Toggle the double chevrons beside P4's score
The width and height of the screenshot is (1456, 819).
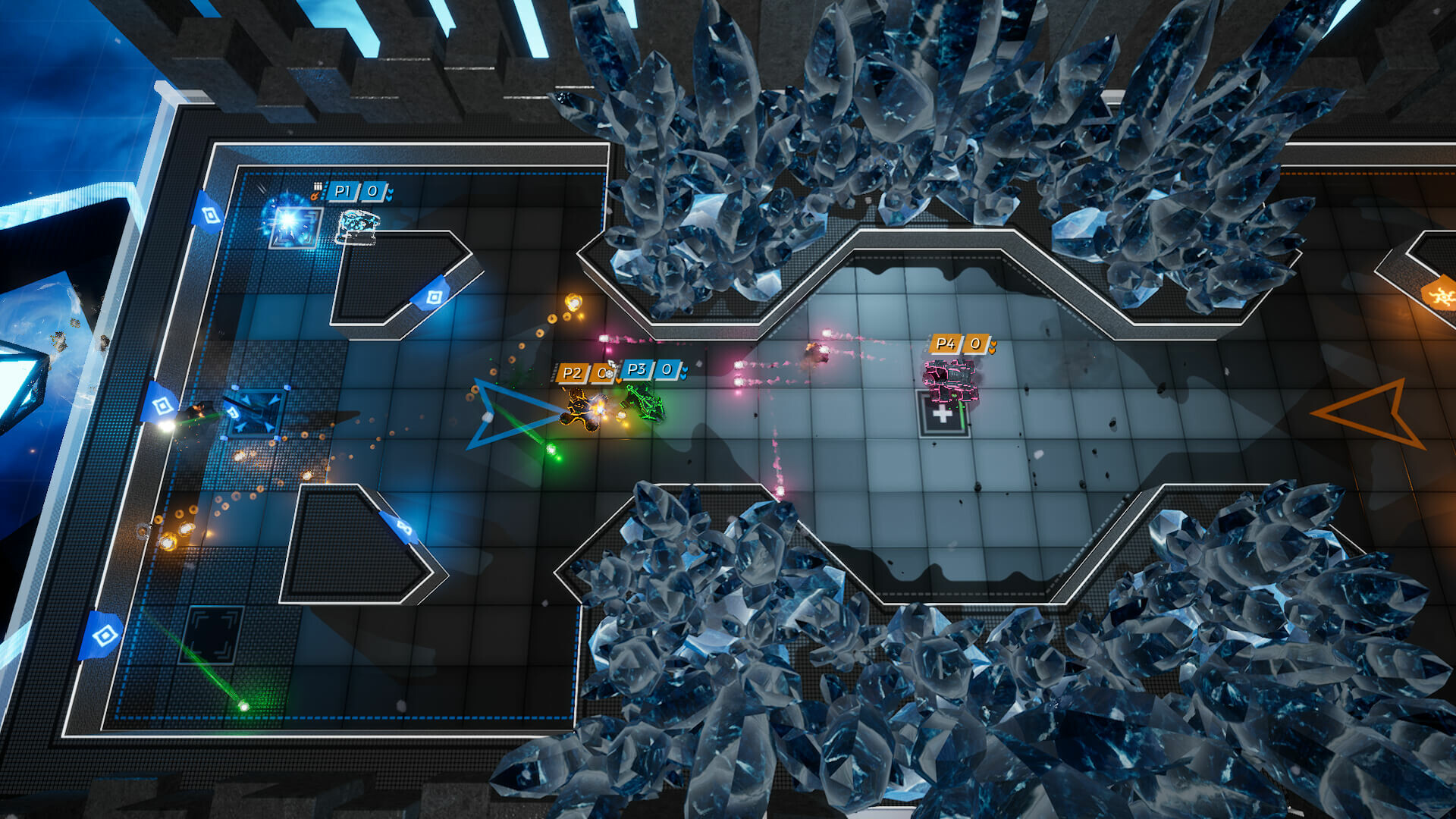pos(993,347)
